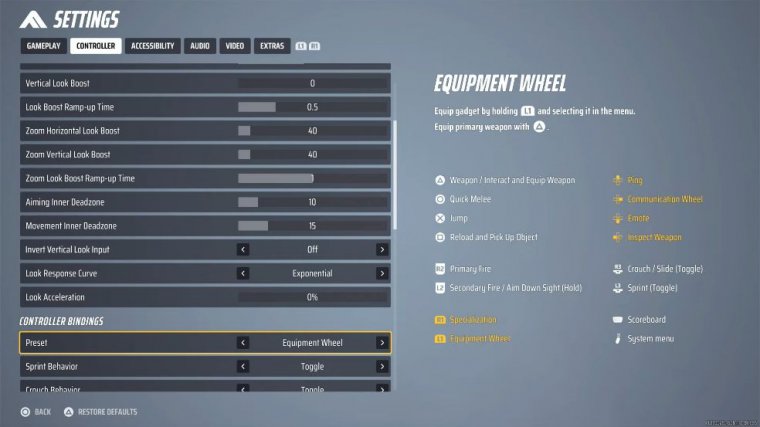Image resolution: width=760 pixels, height=427 pixels.
Task: Go to the Extras tab
Action: point(271,46)
